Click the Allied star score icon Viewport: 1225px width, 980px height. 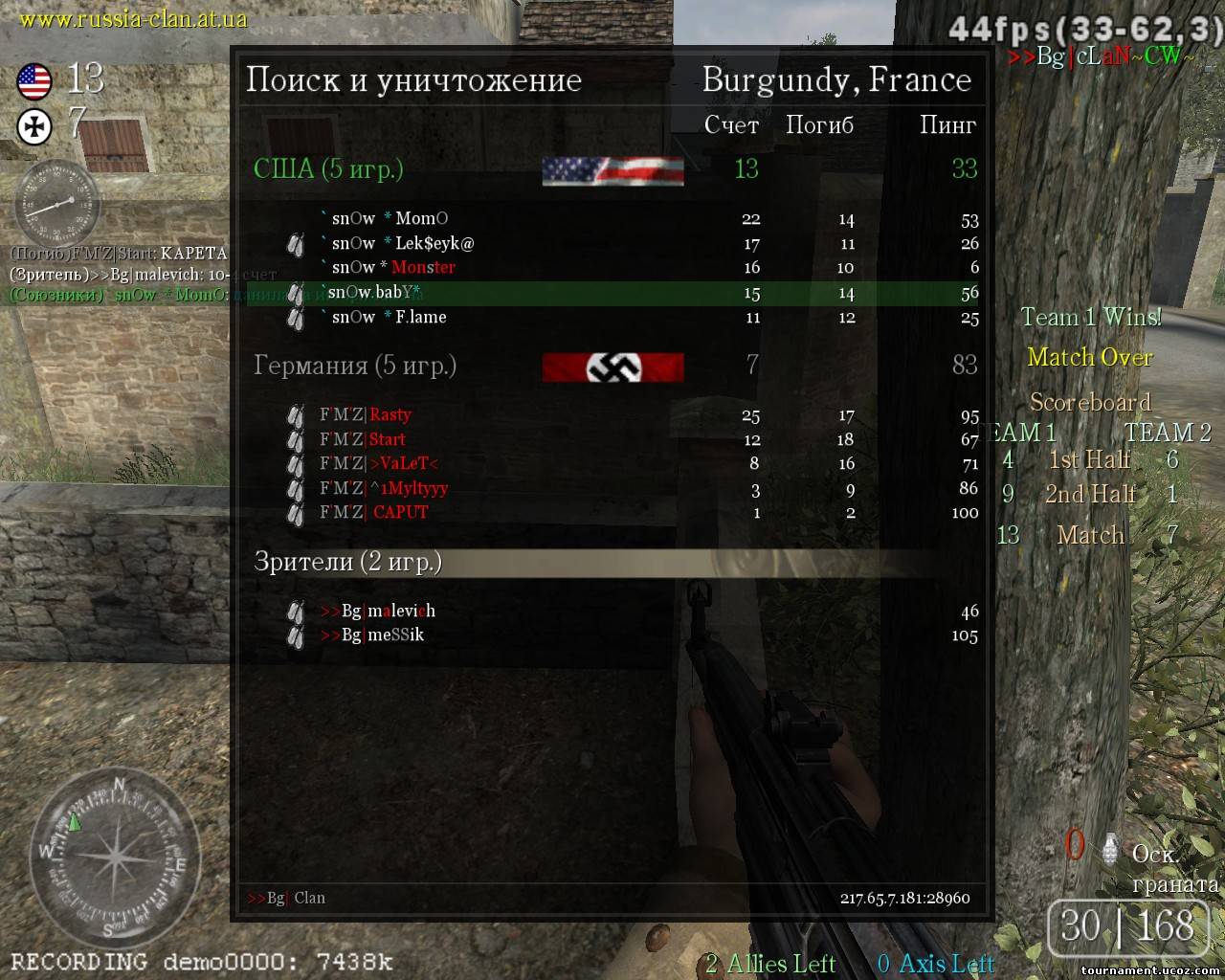tap(34, 81)
